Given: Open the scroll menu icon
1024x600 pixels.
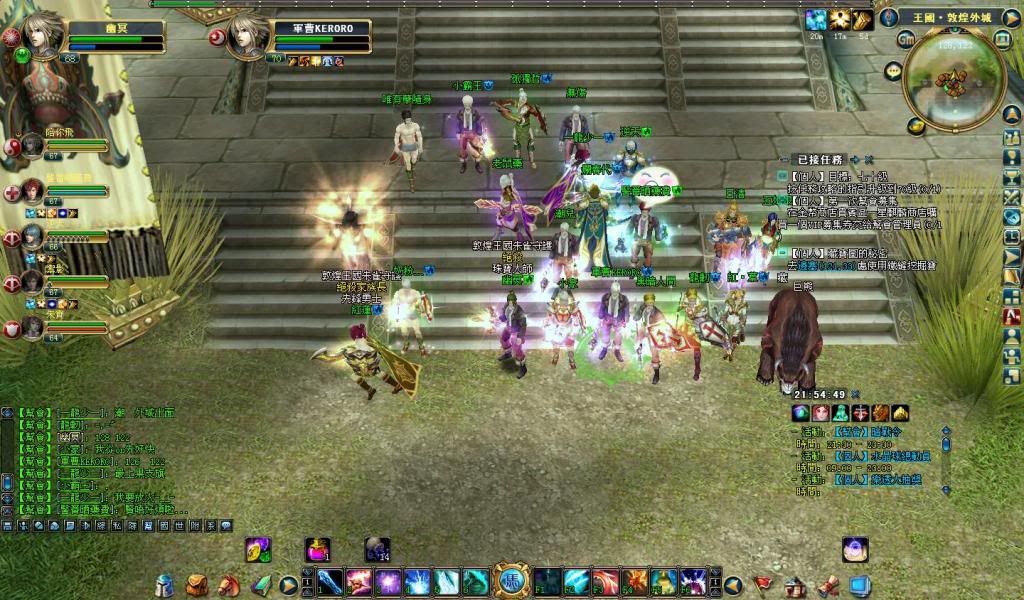Looking at the screenshot, I should [x=827, y=584].
